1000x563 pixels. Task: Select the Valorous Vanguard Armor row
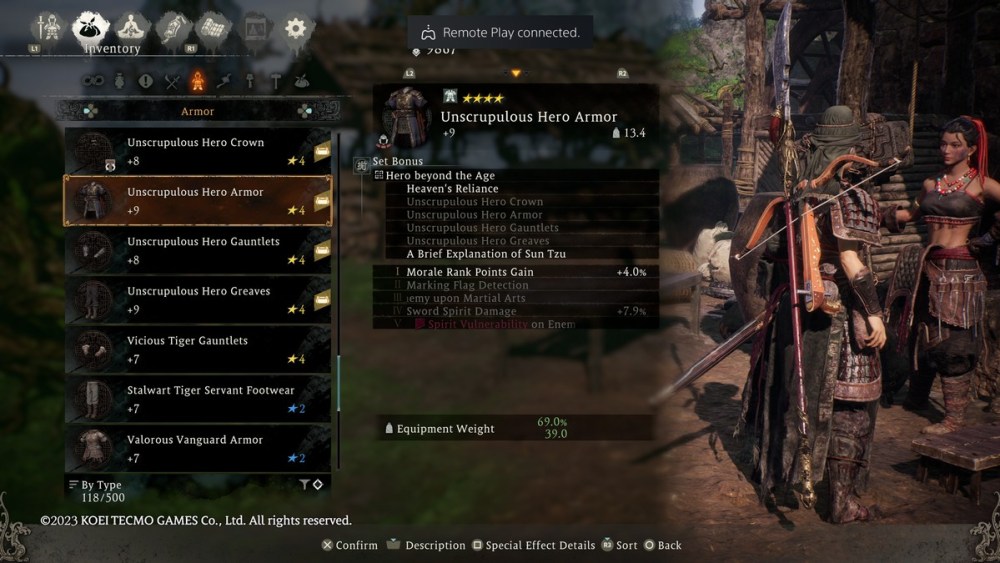197,448
